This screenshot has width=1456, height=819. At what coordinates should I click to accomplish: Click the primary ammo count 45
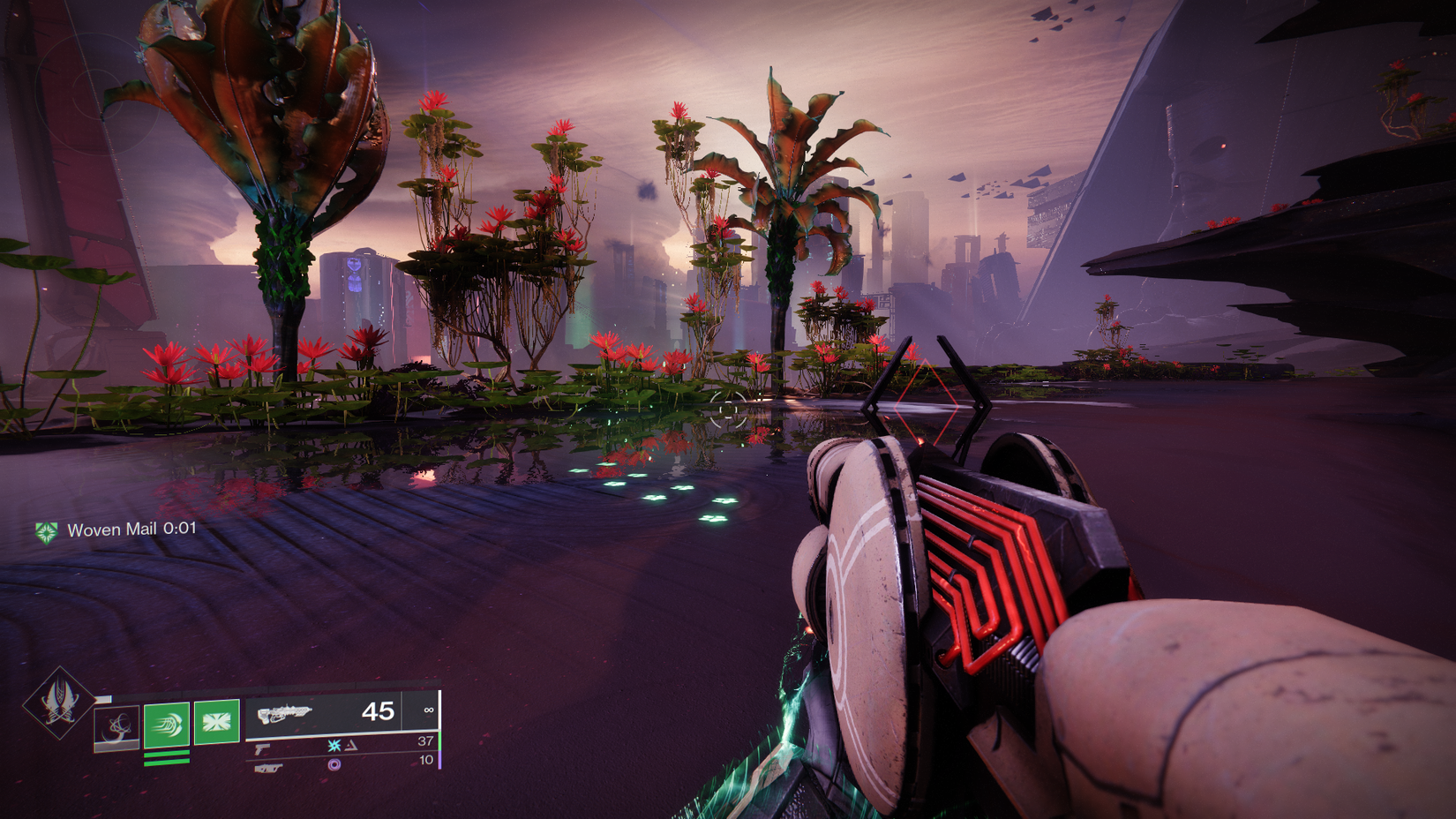[379, 712]
